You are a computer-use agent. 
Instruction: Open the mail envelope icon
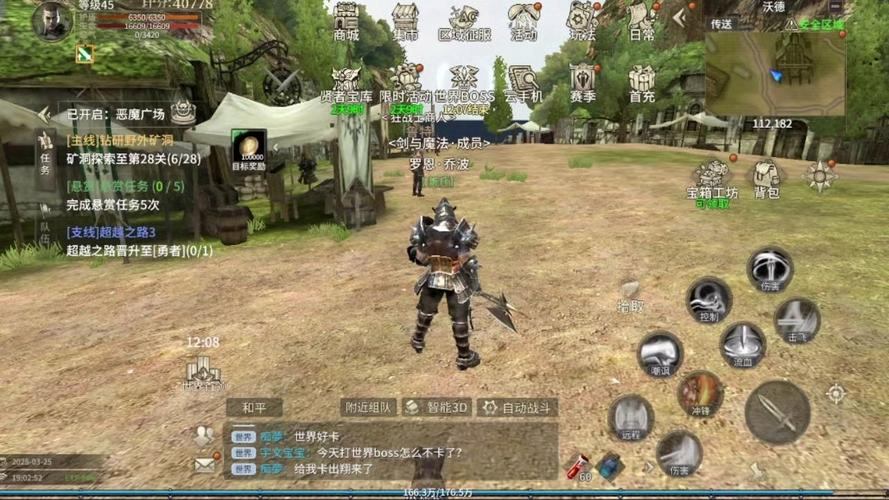coord(204,464)
